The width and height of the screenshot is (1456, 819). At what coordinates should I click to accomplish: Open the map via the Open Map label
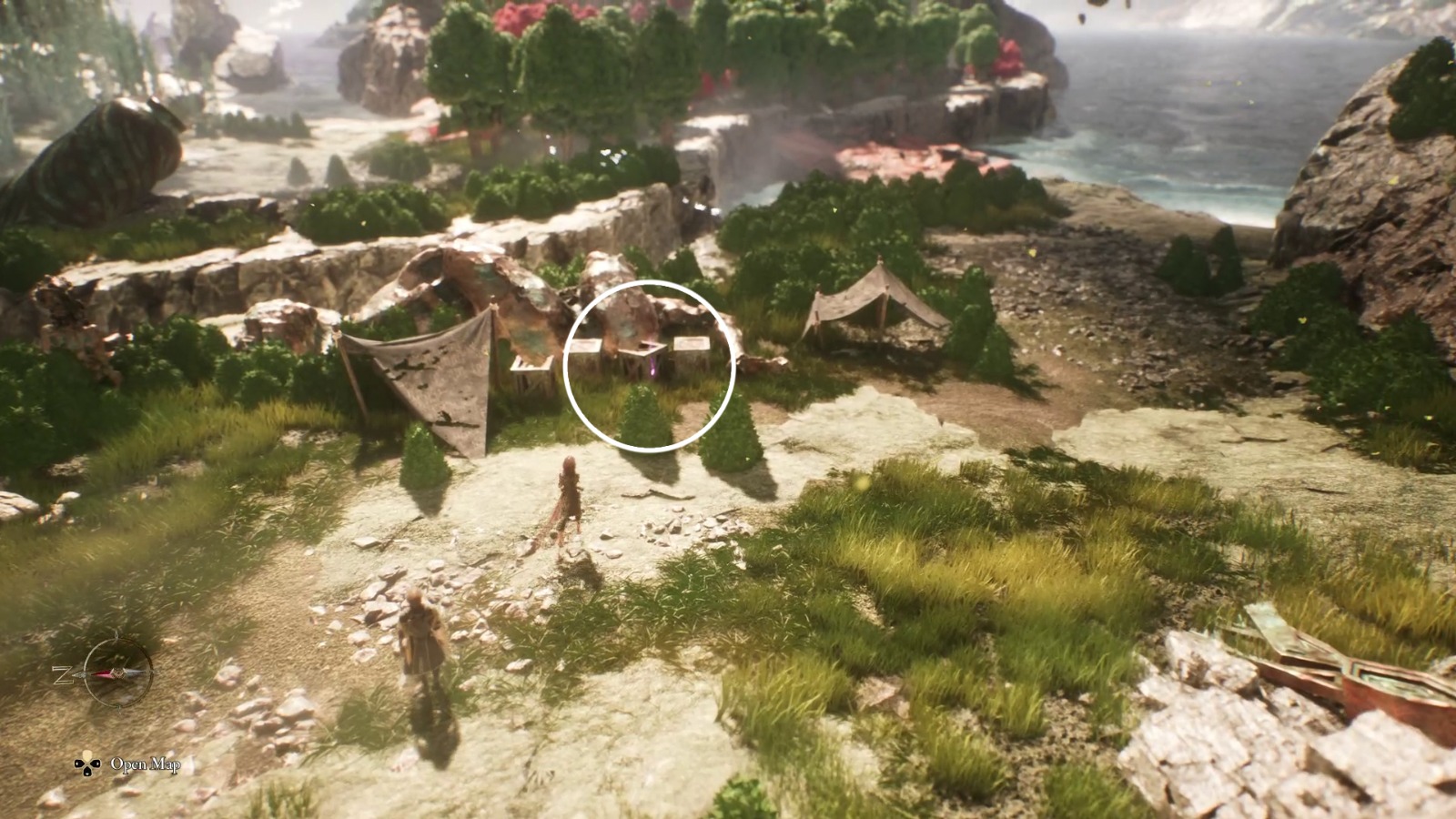146,765
